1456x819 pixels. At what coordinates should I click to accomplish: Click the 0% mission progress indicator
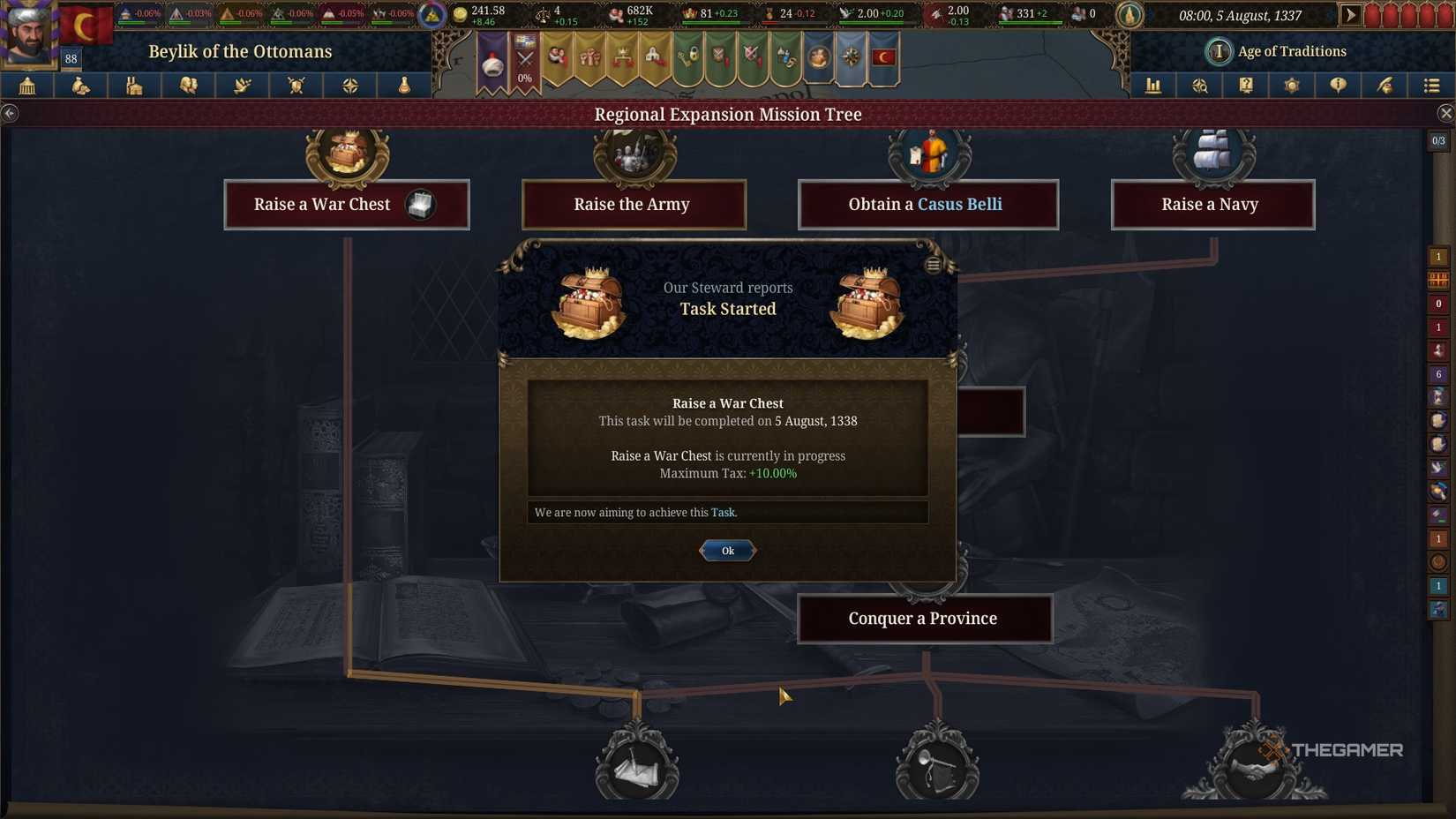(x=524, y=78)
